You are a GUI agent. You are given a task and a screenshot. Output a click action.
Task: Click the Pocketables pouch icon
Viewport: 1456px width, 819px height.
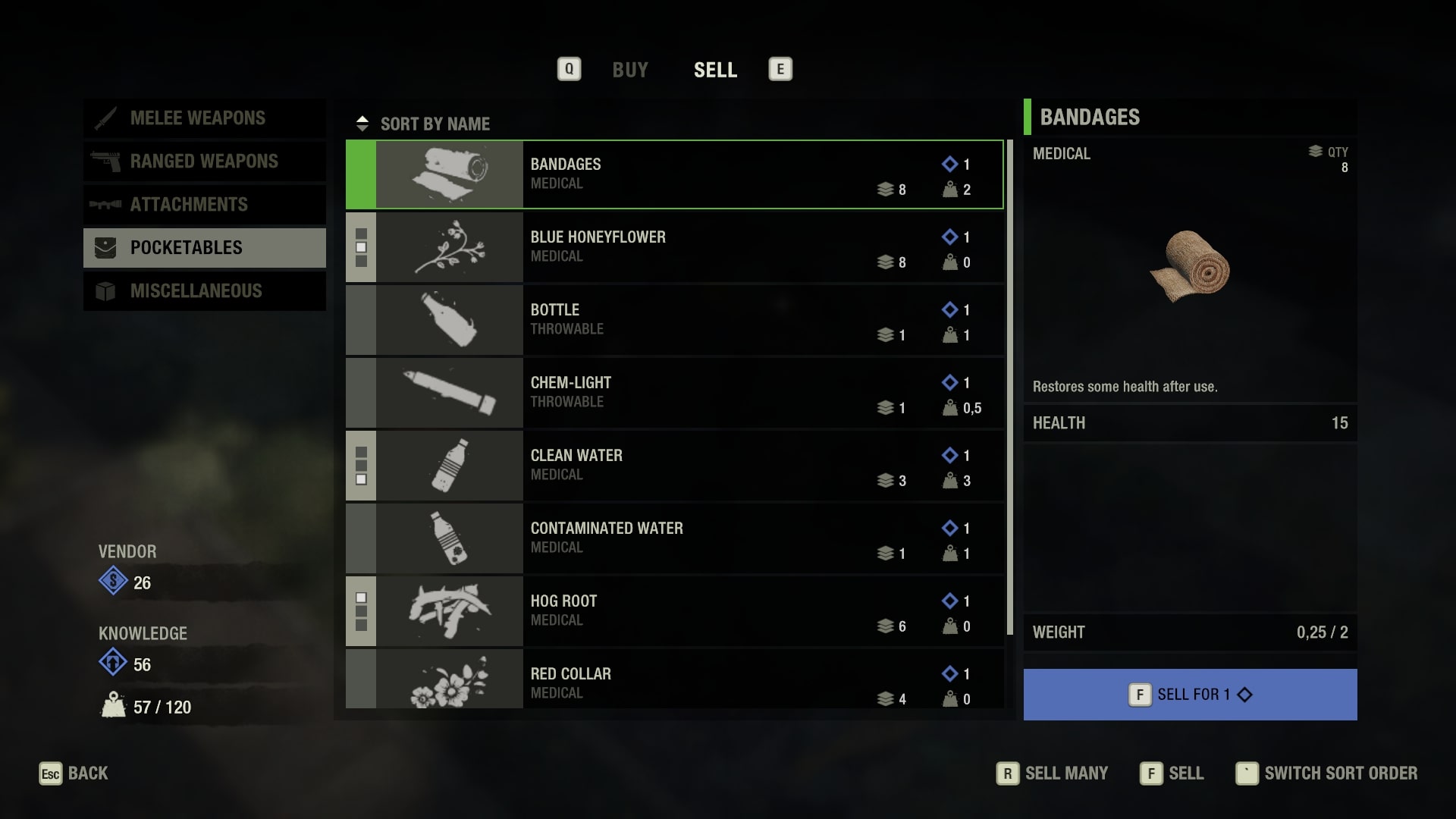[104, 247]
